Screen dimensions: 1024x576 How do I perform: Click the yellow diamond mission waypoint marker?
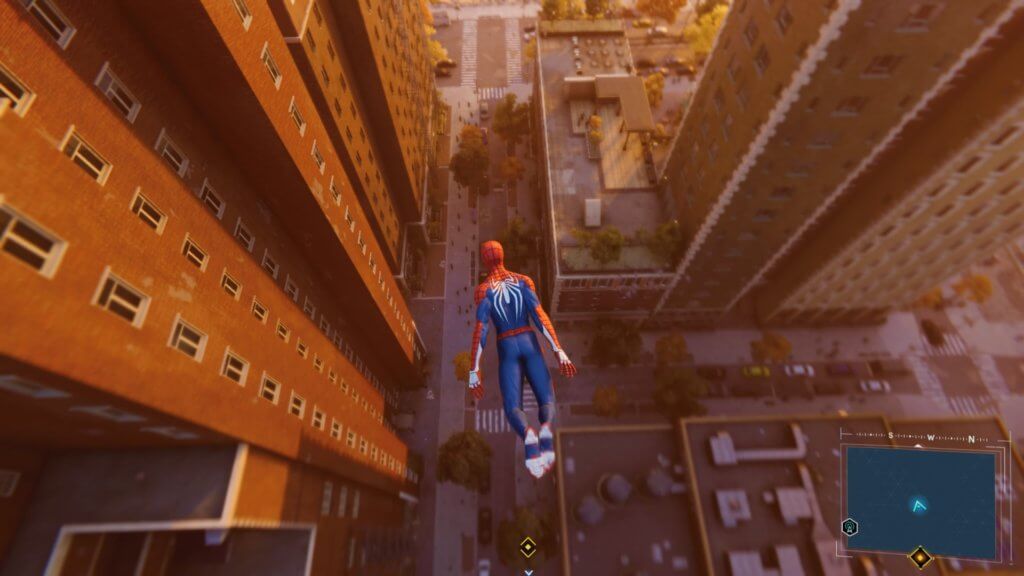[x=527, y=547]
